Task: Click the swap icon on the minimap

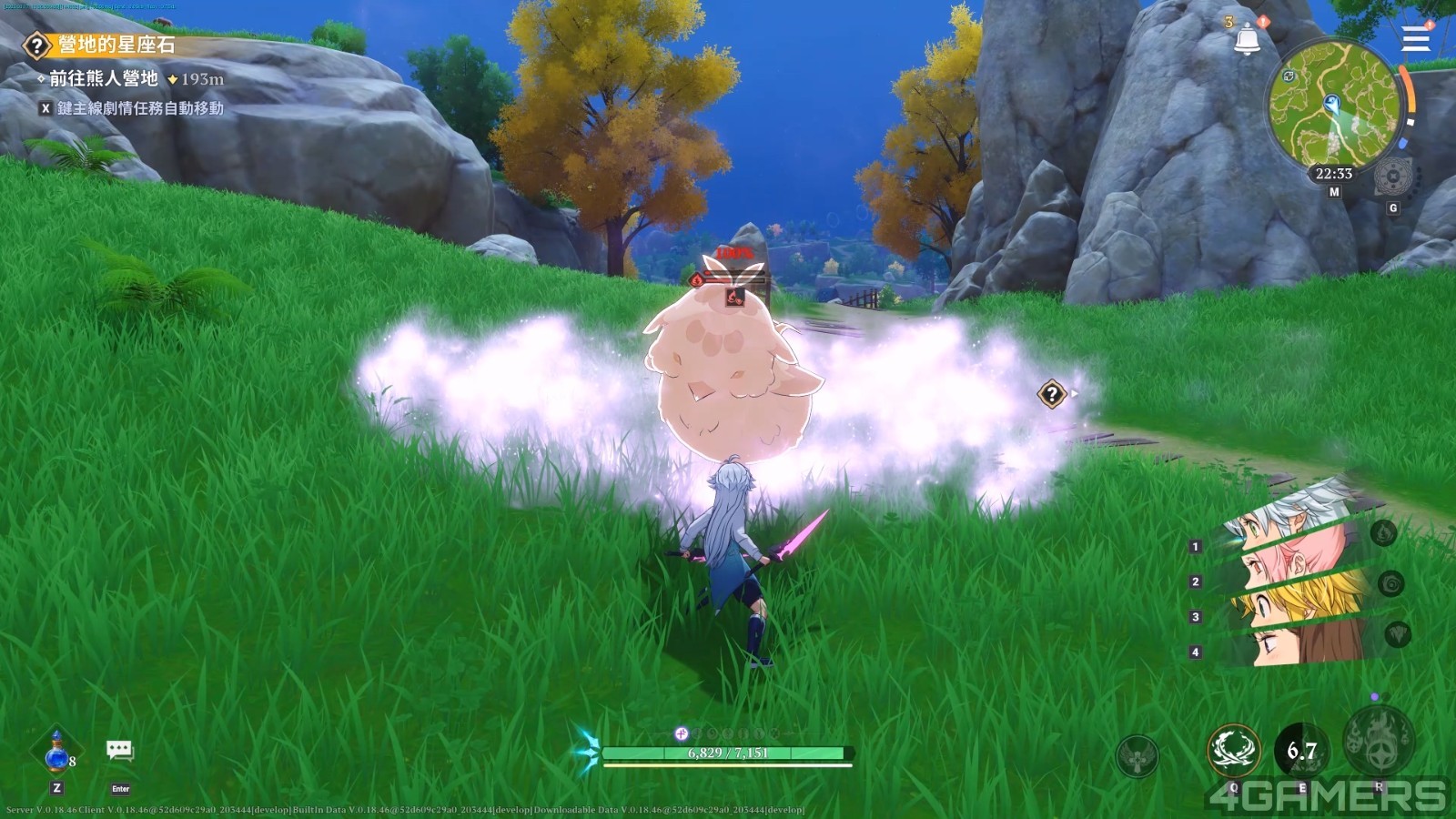Action: (1289, 76)
